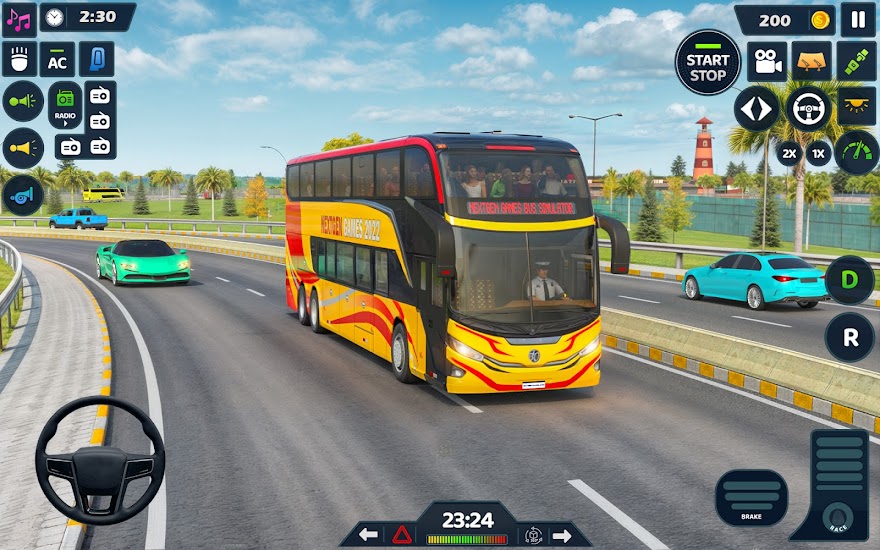Viewport: 880px width, 550px height.
Task: Turn on the windshield wipers
Action: (x=811, y=62)
